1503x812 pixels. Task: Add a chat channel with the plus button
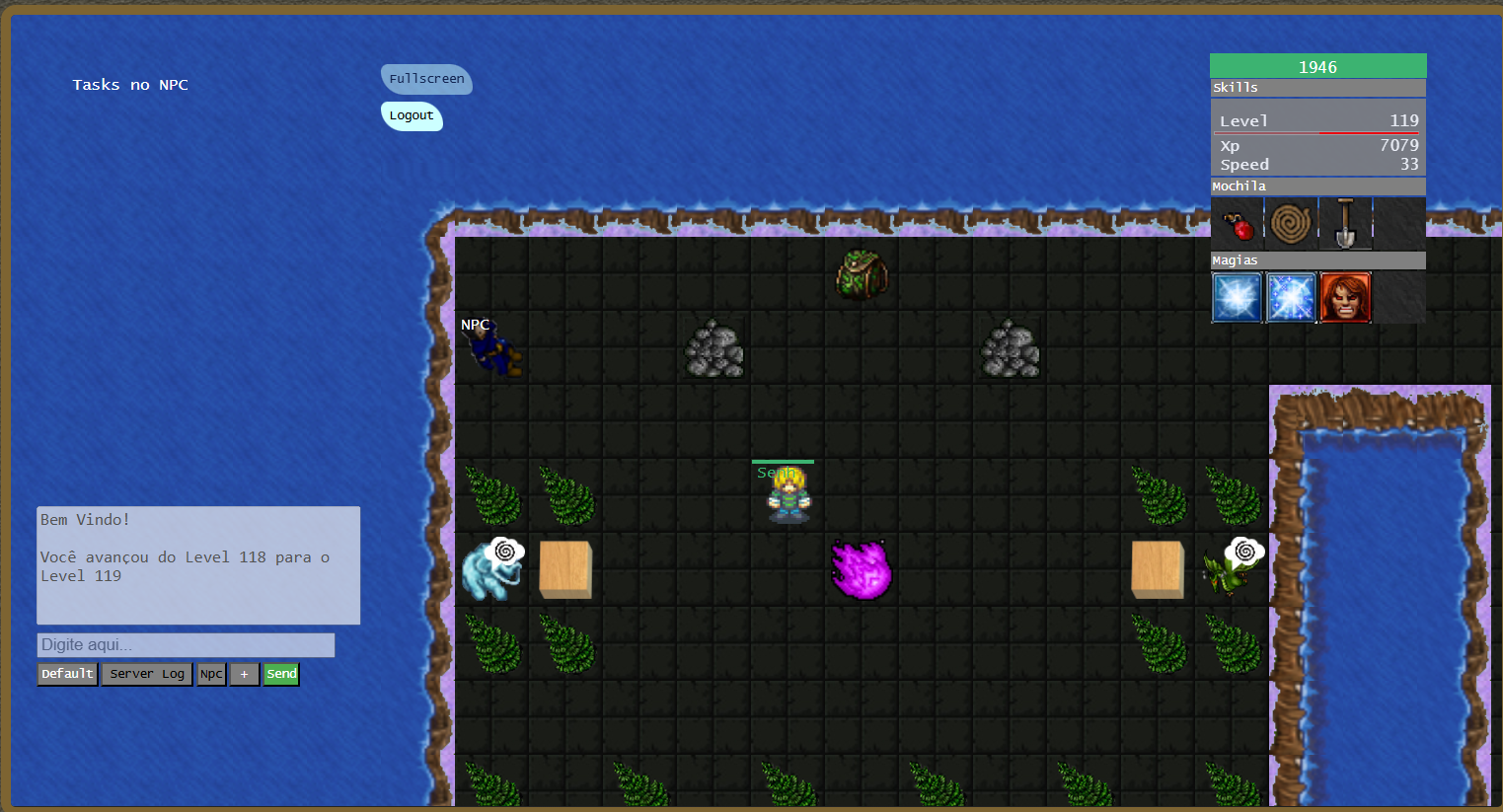tap(244, 674)
